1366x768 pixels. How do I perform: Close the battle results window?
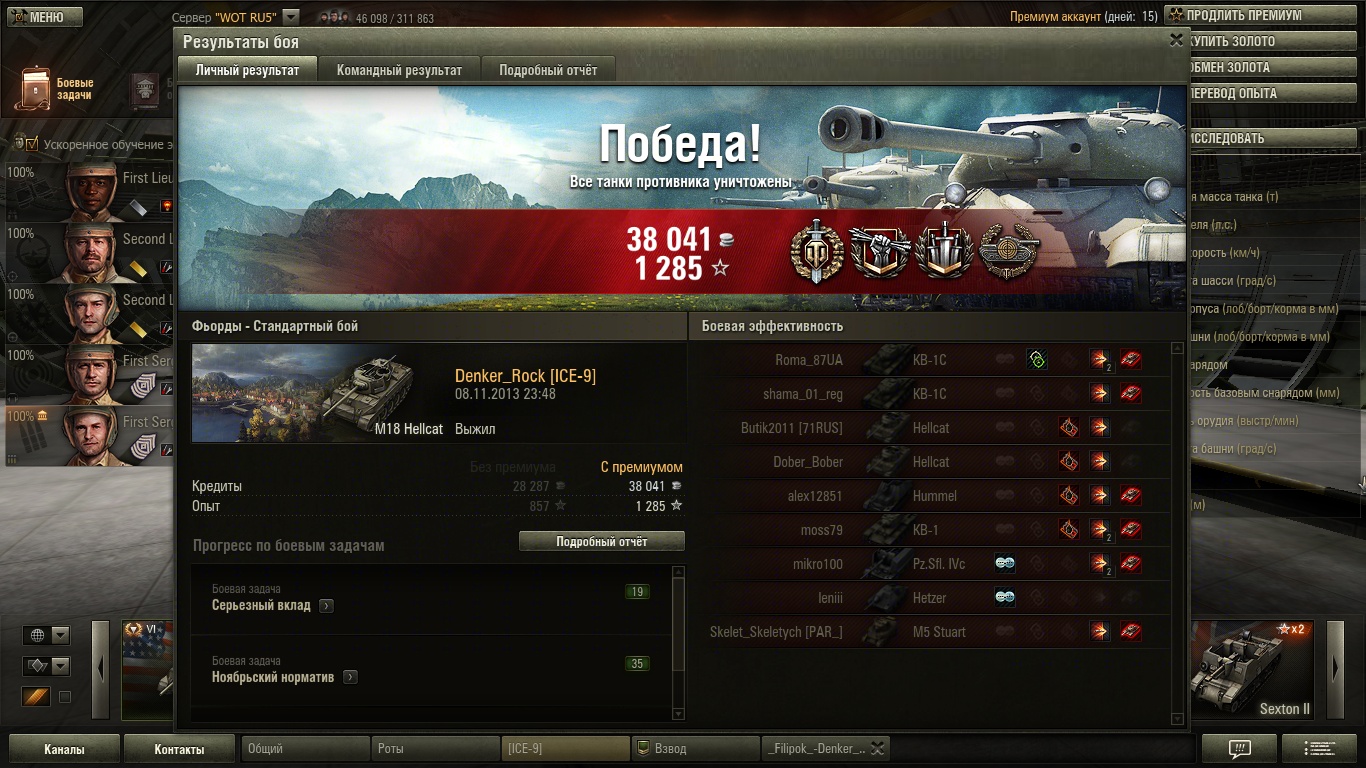click(1176, 40)
